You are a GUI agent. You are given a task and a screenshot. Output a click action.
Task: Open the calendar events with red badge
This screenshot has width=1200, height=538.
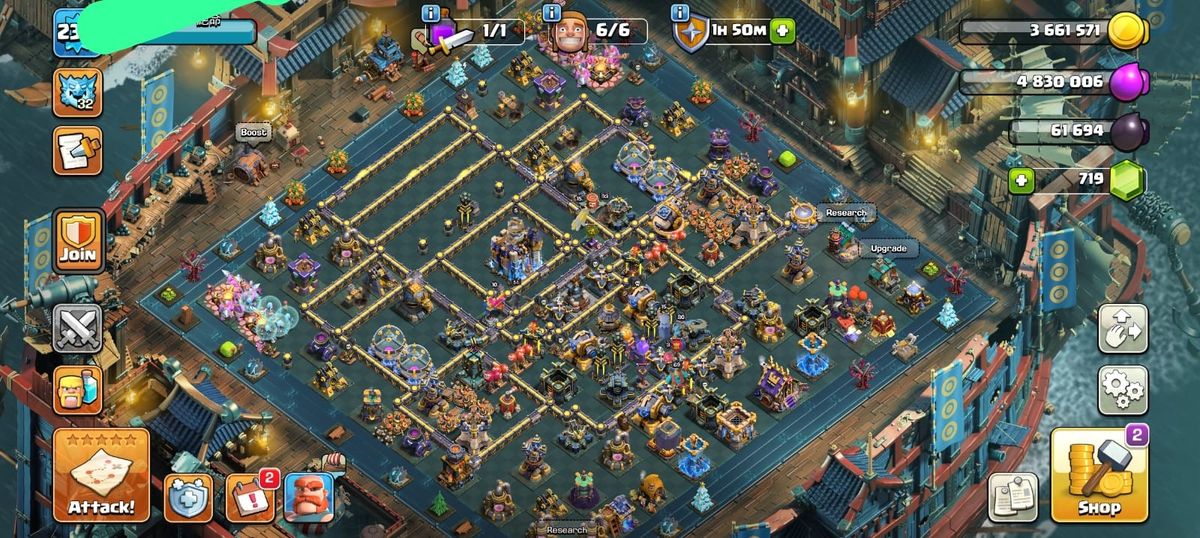click(x=249, y=498)
